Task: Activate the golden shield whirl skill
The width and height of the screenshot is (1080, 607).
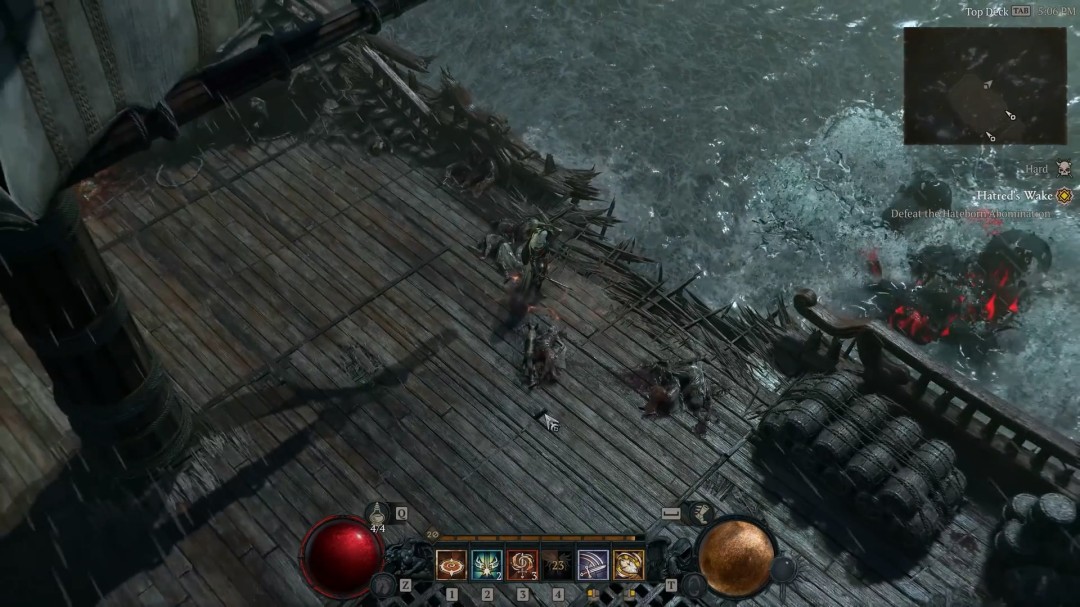Action: [x=628, y=564]
